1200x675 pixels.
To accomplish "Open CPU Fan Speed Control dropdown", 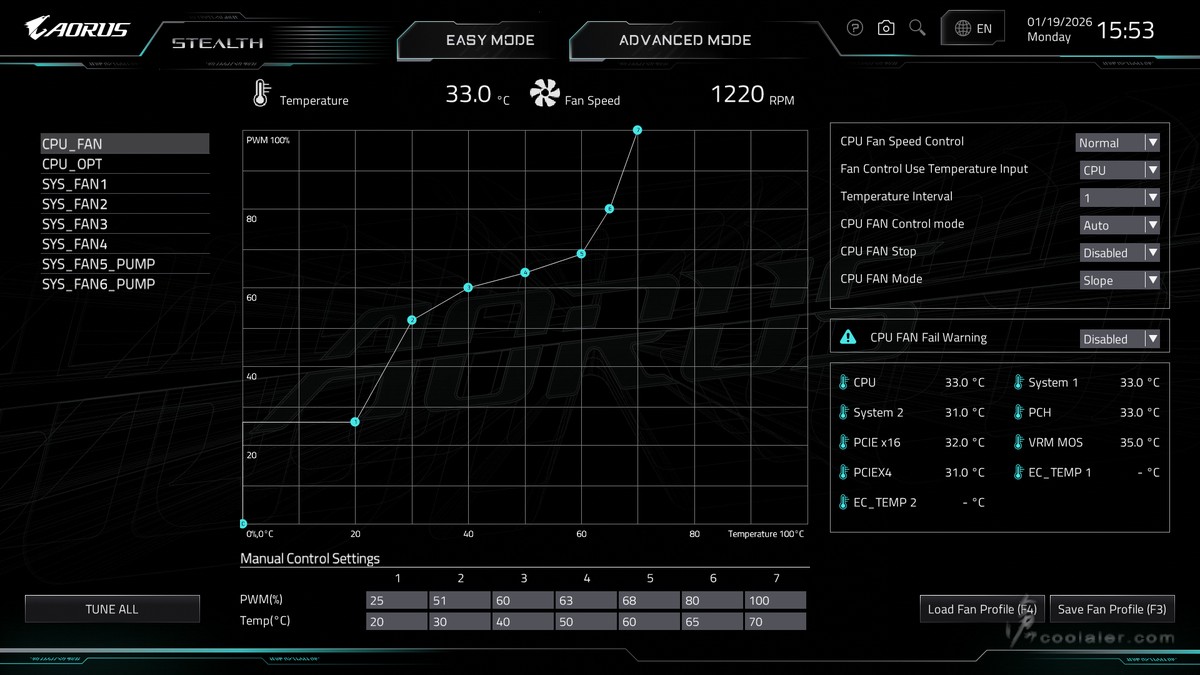I will (1117, 143).
